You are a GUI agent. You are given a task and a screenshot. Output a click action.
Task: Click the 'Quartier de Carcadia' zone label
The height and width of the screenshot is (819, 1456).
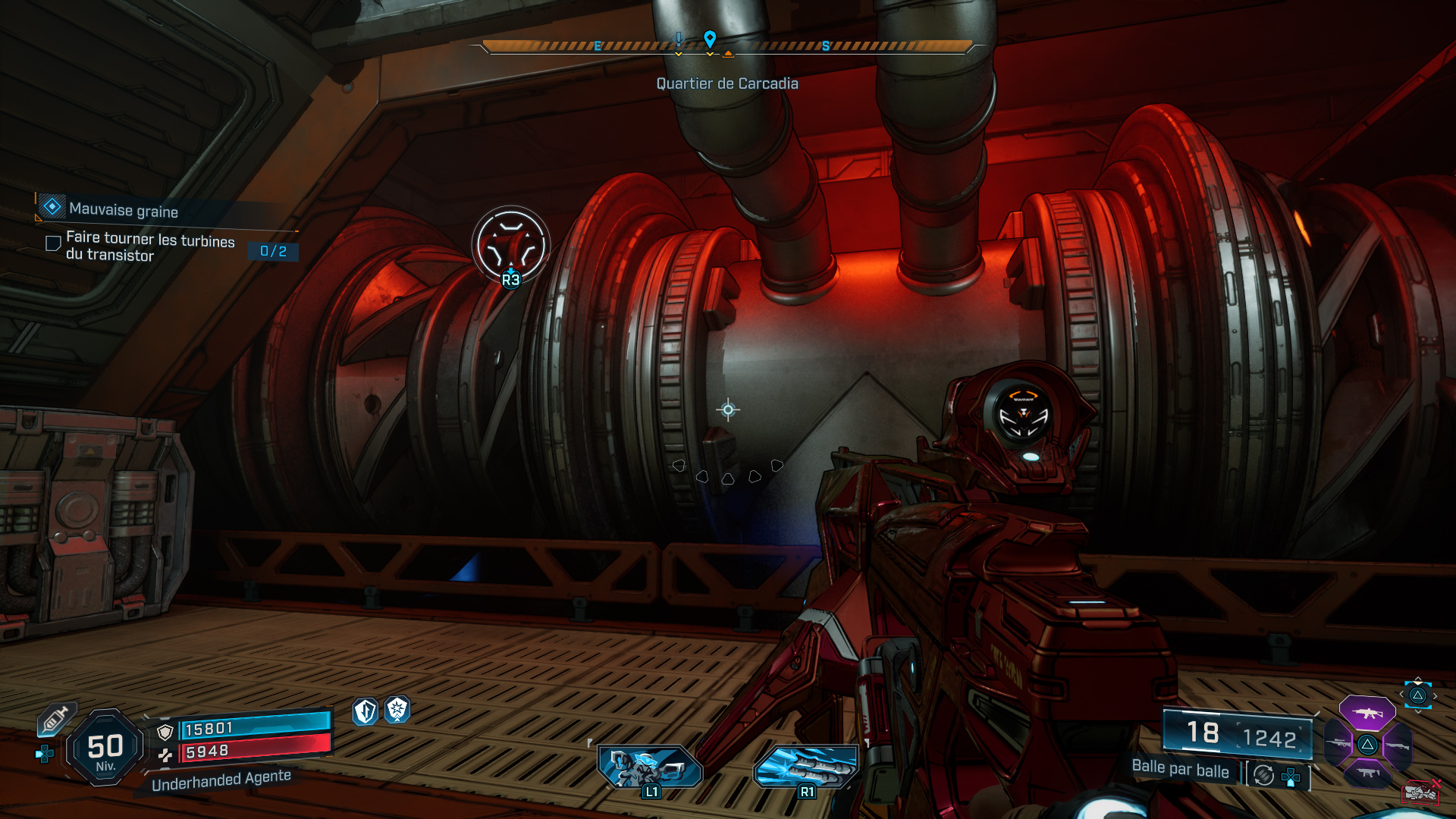727,83
